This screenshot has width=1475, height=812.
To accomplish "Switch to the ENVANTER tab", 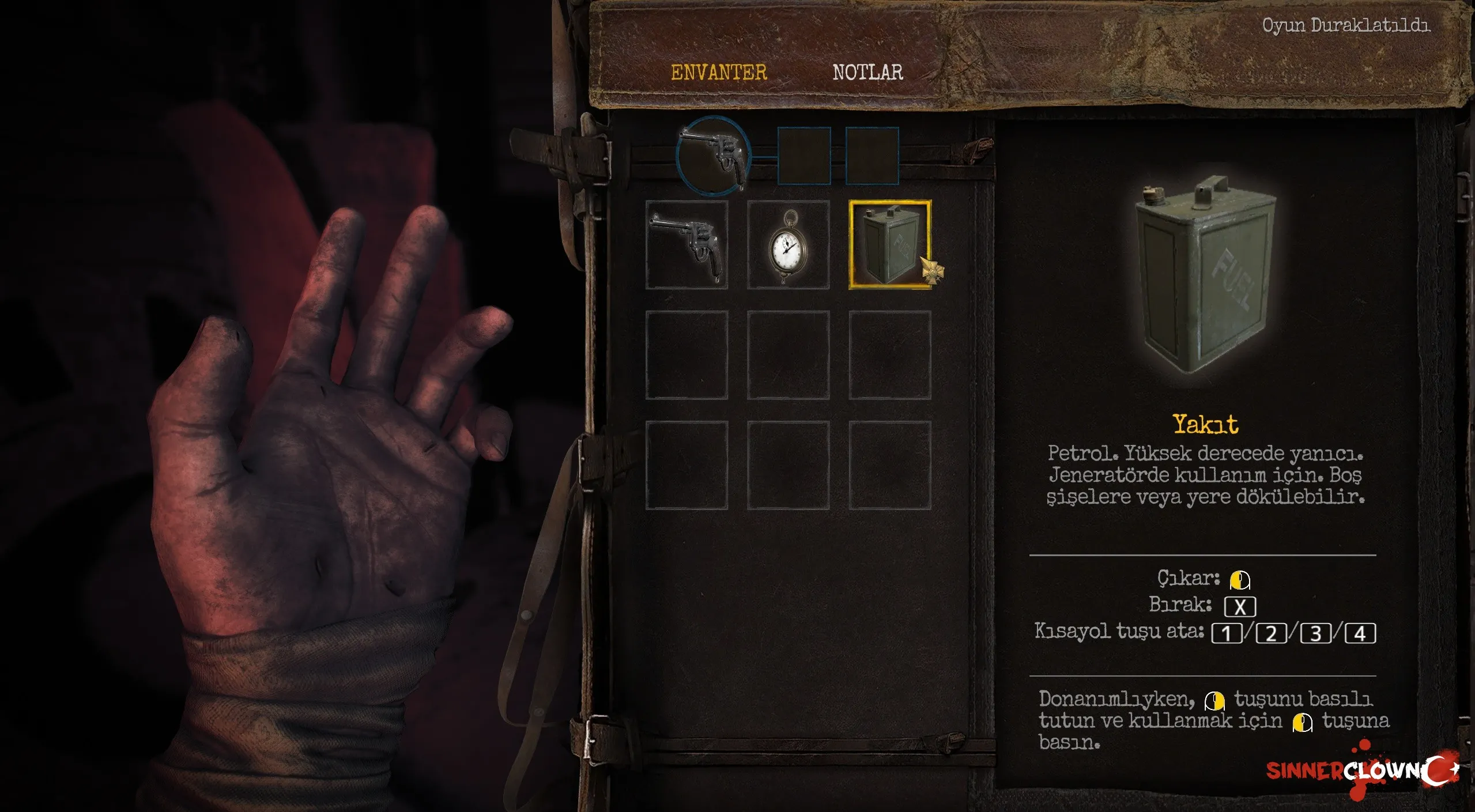I will point(718,73).
